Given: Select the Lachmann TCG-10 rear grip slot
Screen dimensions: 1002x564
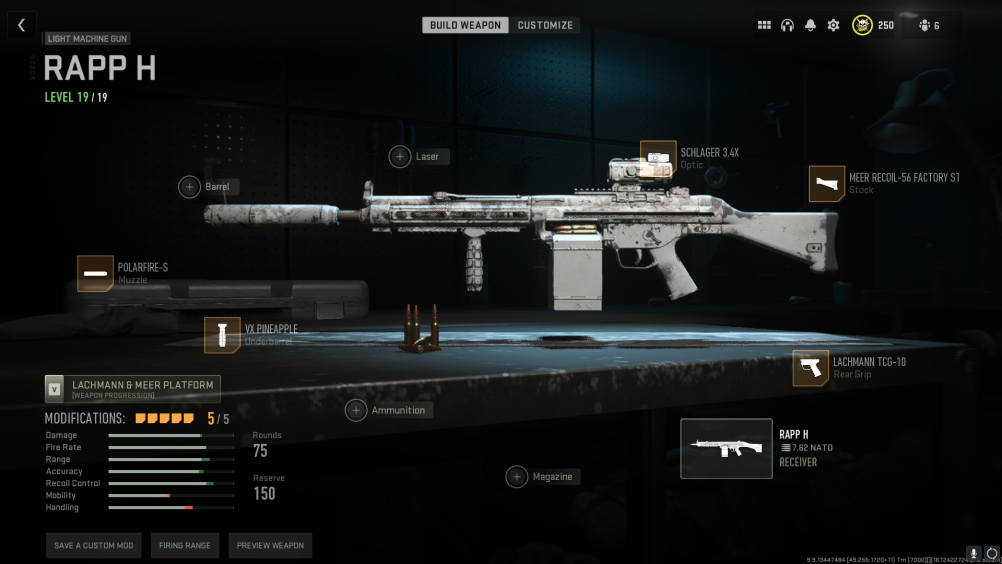Looking at the screenshot, I should pos(811,368).
